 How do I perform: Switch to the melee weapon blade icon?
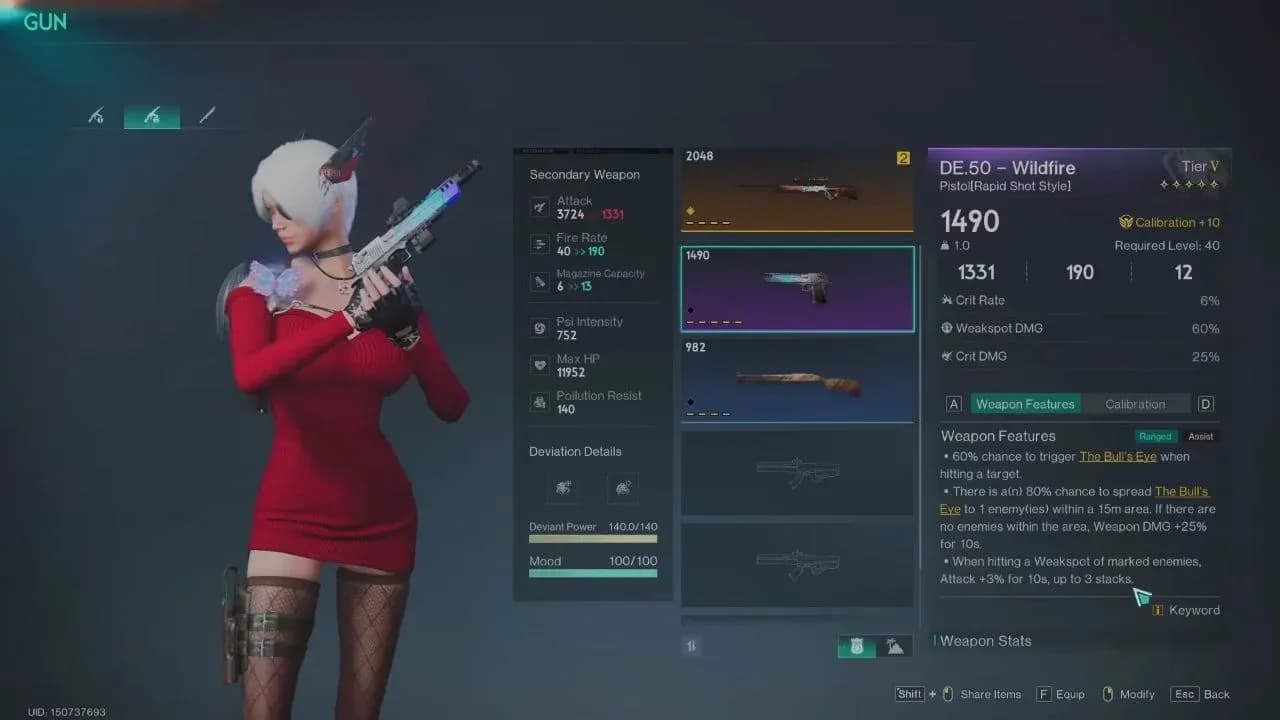pyautogui.click(x=207, y=114)
